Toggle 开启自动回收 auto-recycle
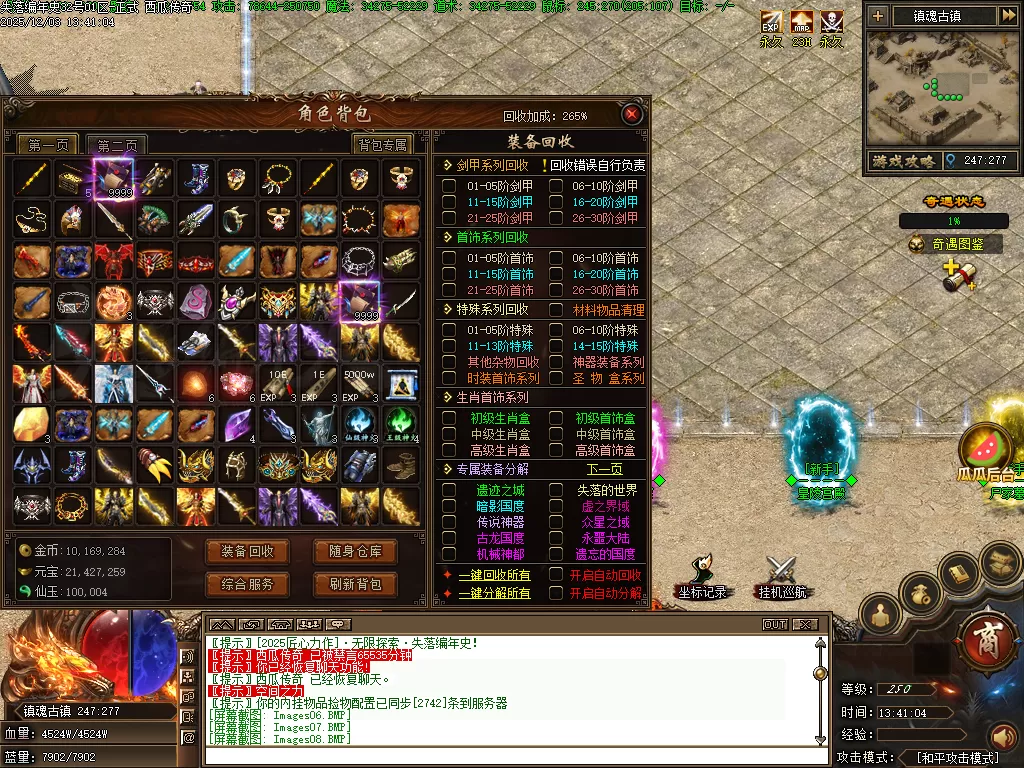Screen dimensions: 1024x768 tap(556, 575)
